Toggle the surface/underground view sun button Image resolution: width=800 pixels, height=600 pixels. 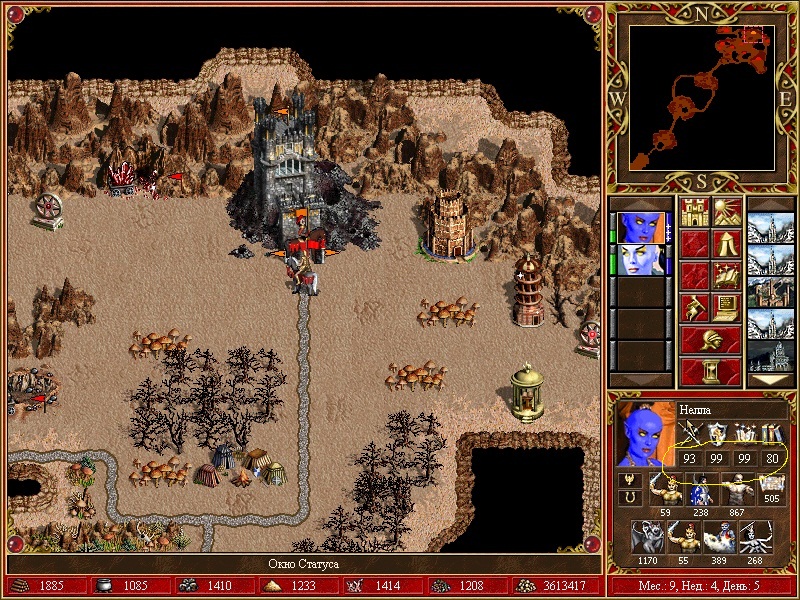[726, 213]
